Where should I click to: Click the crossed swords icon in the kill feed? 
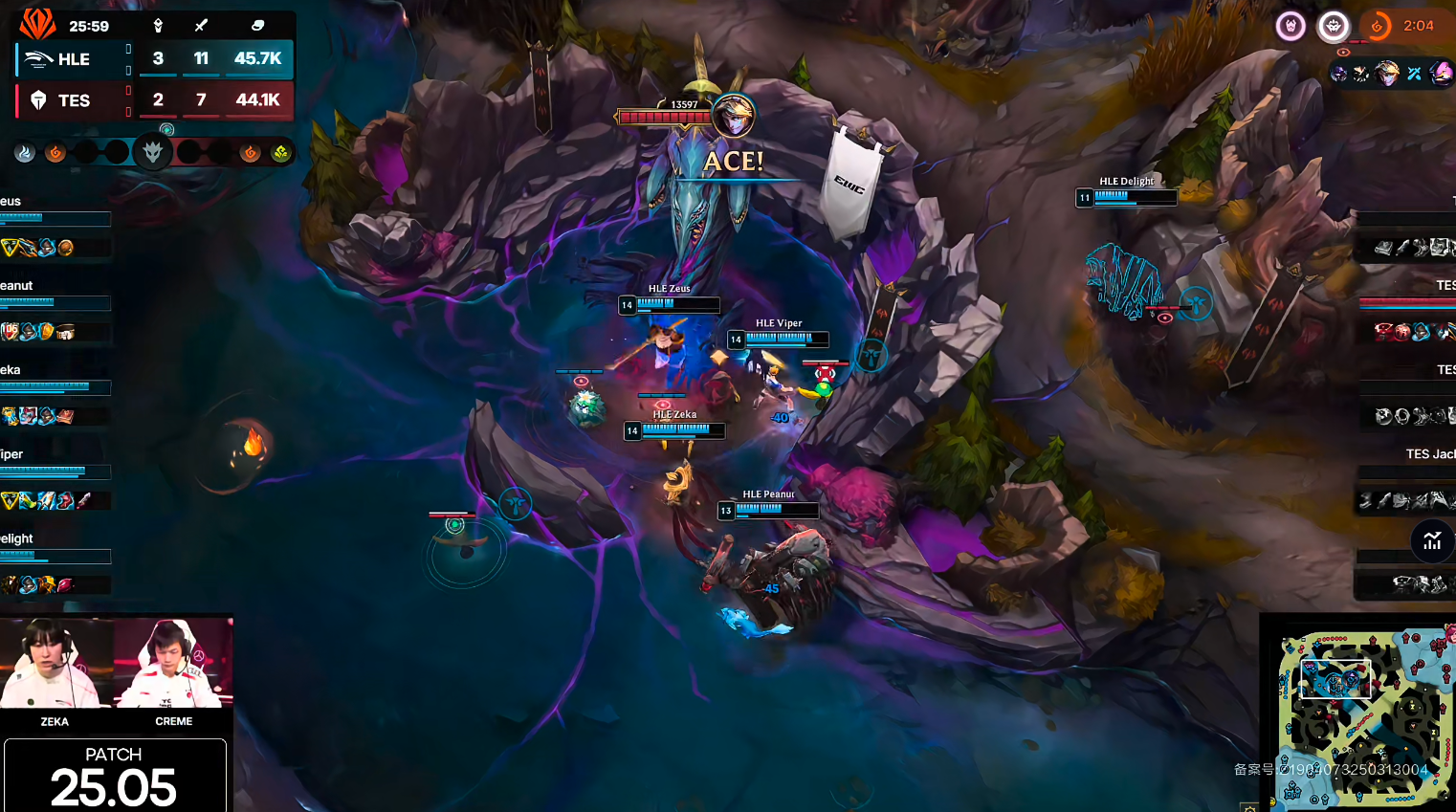(x=1414, y=74)
